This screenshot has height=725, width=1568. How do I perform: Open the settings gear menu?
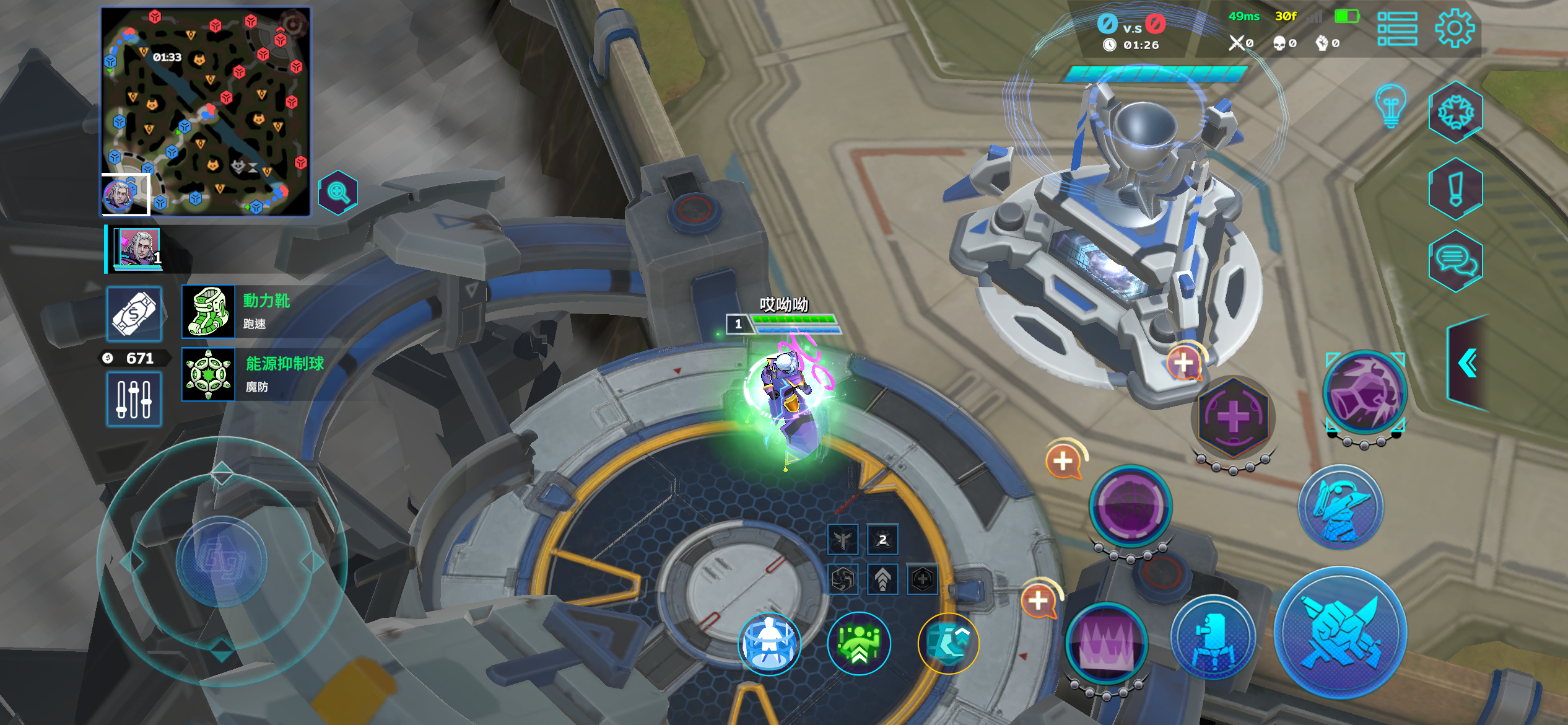click(x=1454, y=28)
